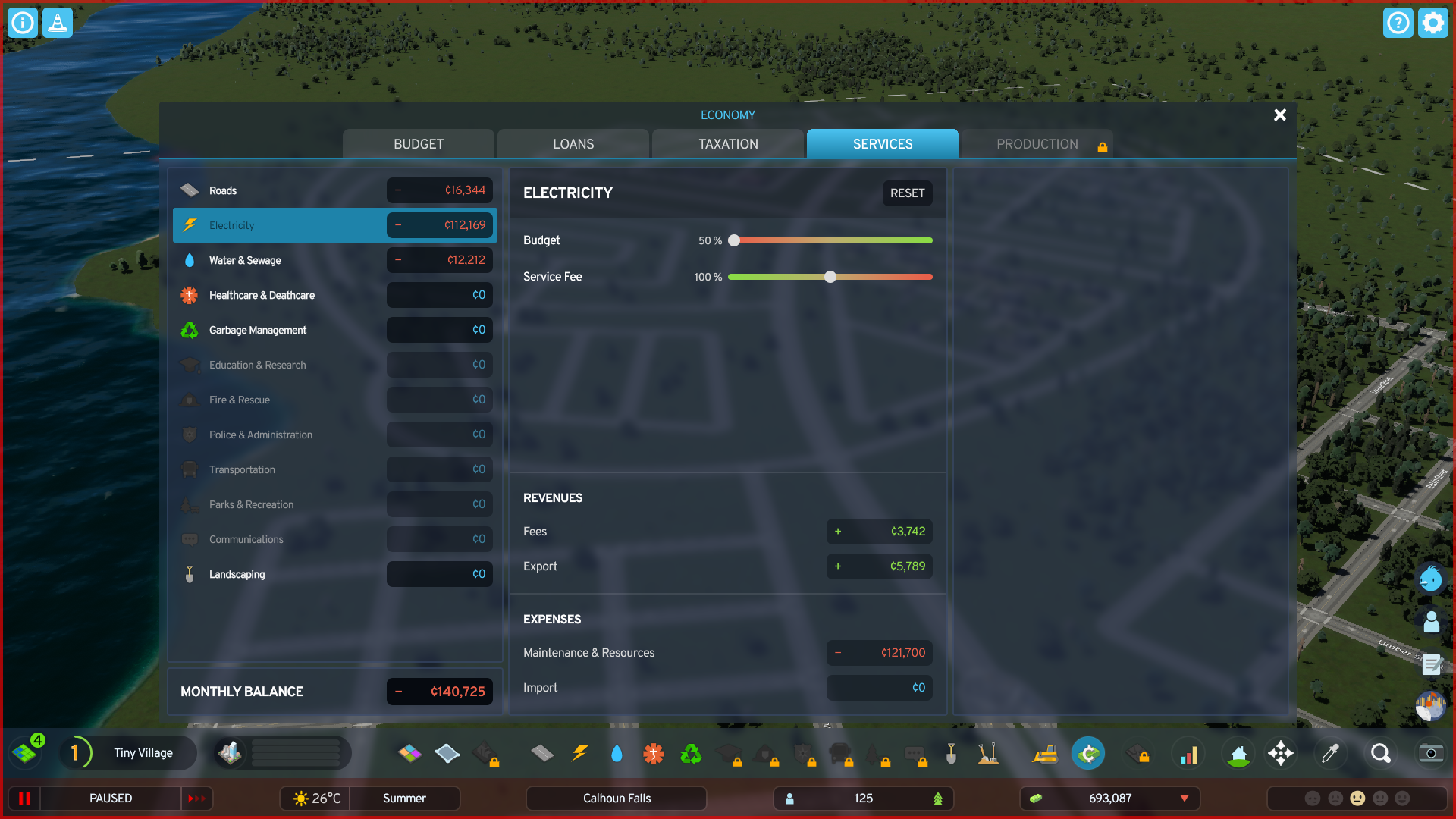Open game settings via the gear icon
This screenshot has height=819, width=1456.
tap(1432, 23)
